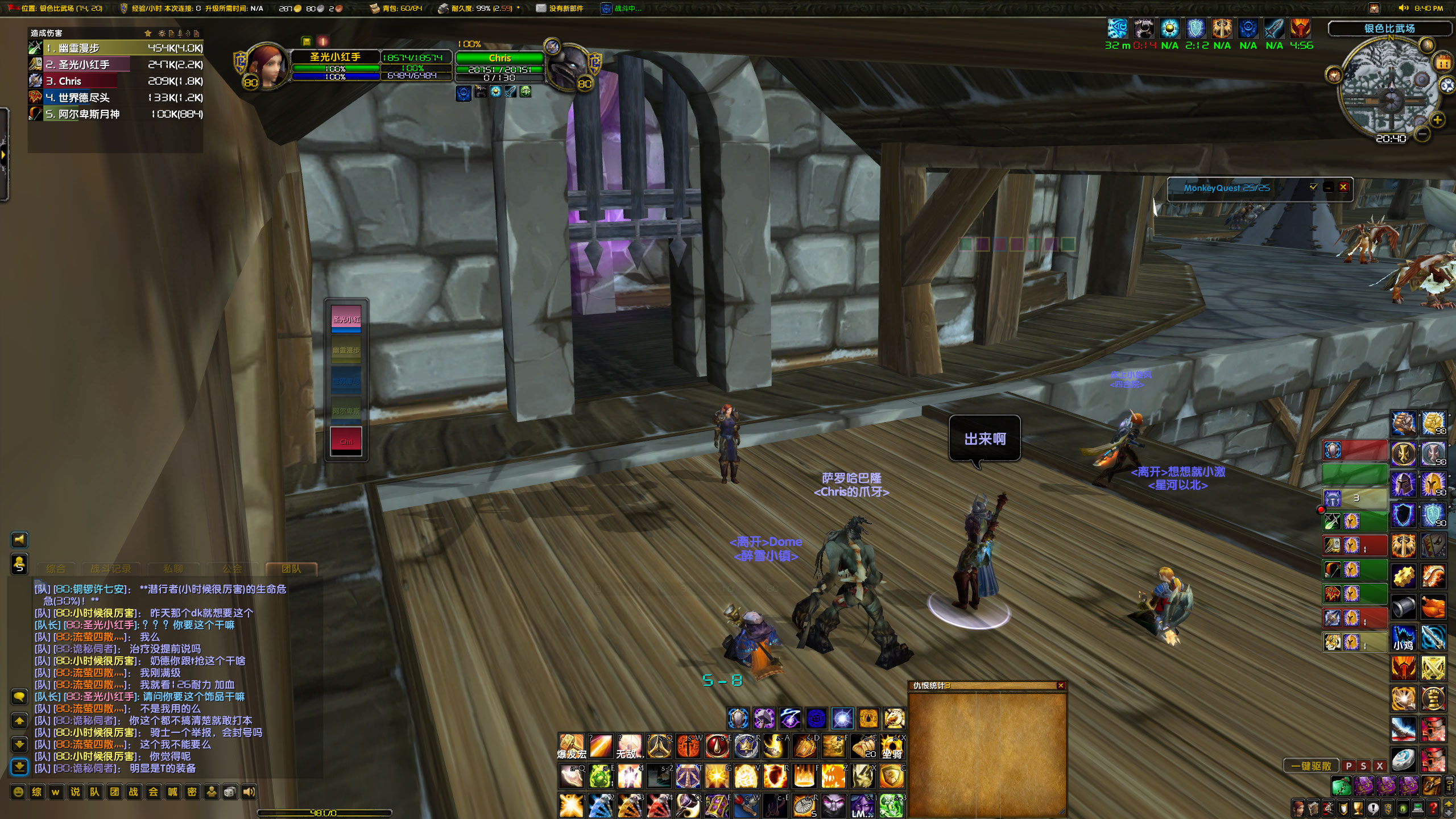Close the MonkeyQuest tracker window
Screen dimensions: 1456x819
coord(1343,187)
